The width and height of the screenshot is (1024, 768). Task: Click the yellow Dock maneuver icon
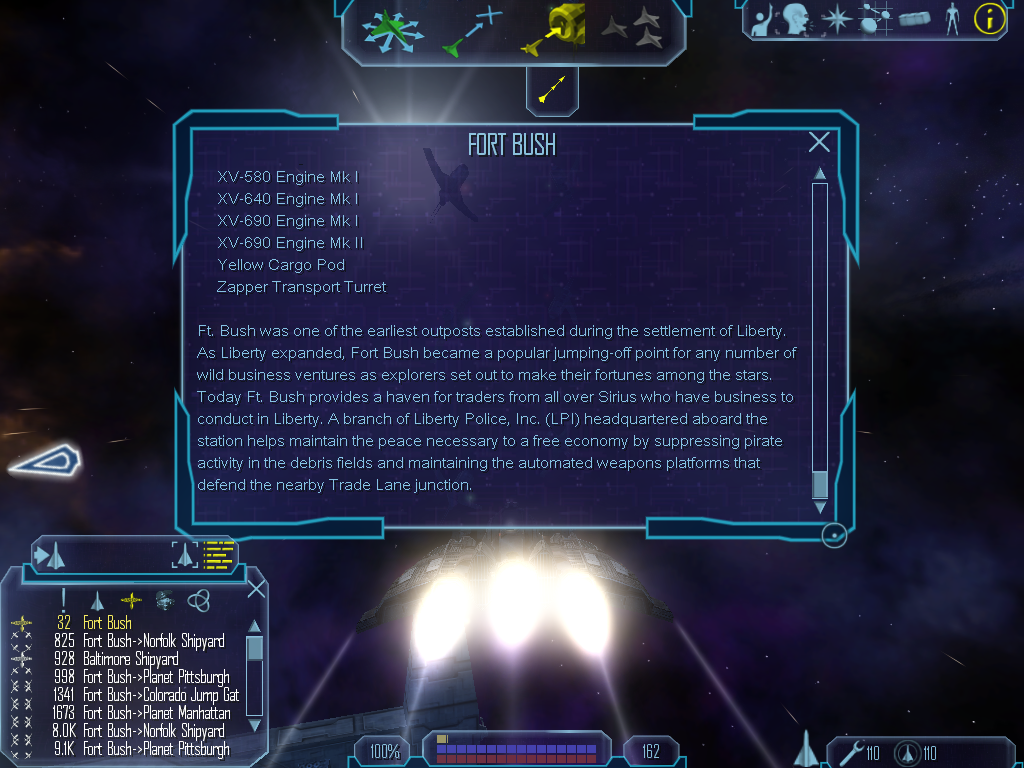pos(553,30)
